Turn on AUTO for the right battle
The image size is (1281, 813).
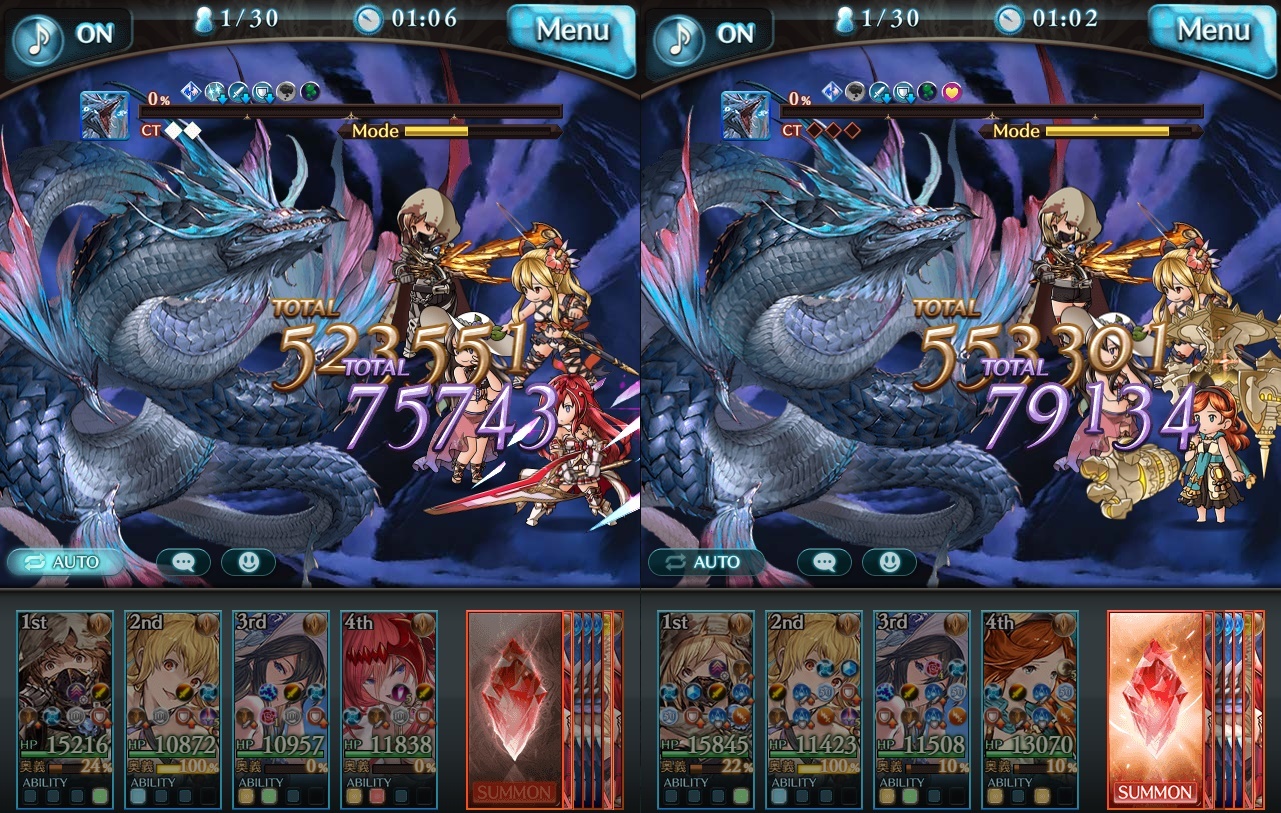(707, 562)
